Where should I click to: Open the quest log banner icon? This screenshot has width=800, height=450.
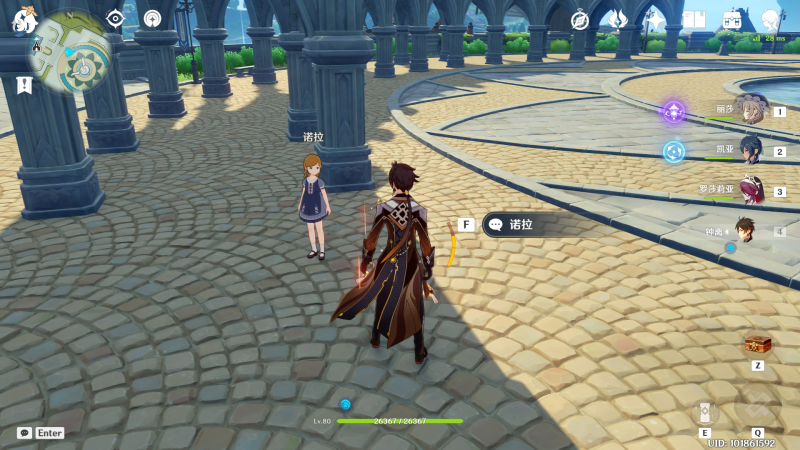click(x=24, y=86)
